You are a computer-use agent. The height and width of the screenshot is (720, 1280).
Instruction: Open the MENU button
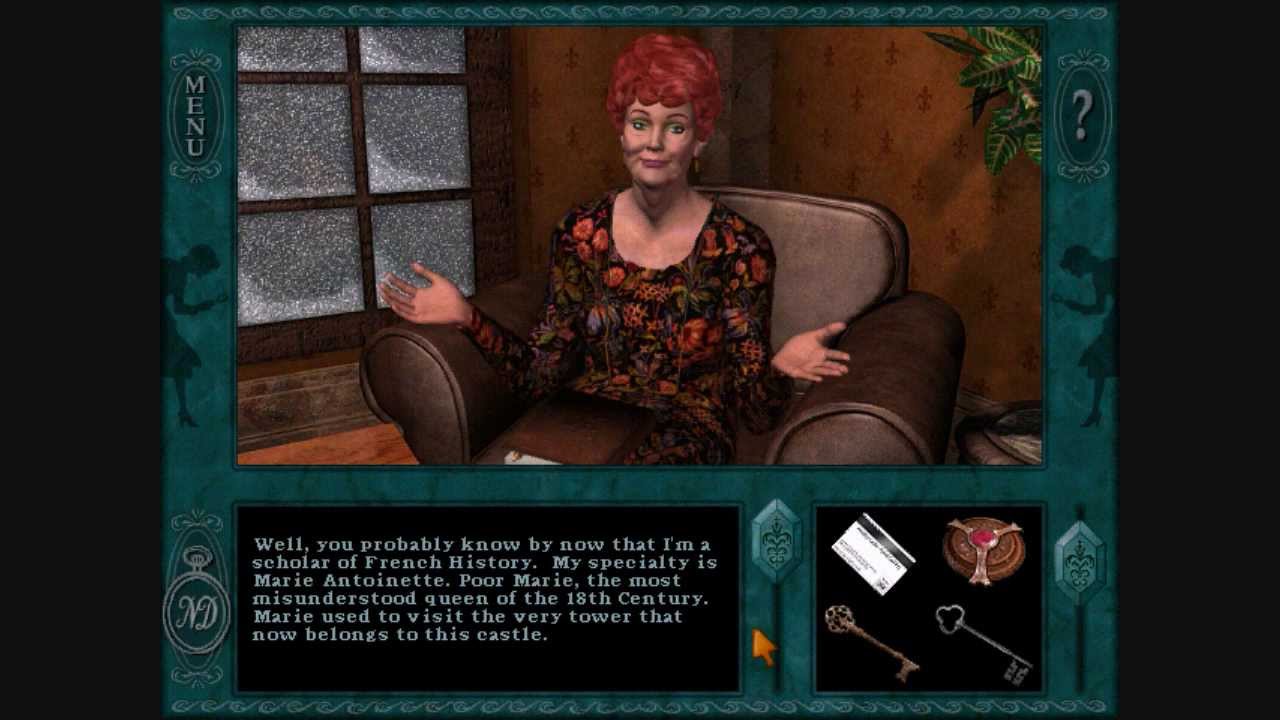(x=195, y=115)
